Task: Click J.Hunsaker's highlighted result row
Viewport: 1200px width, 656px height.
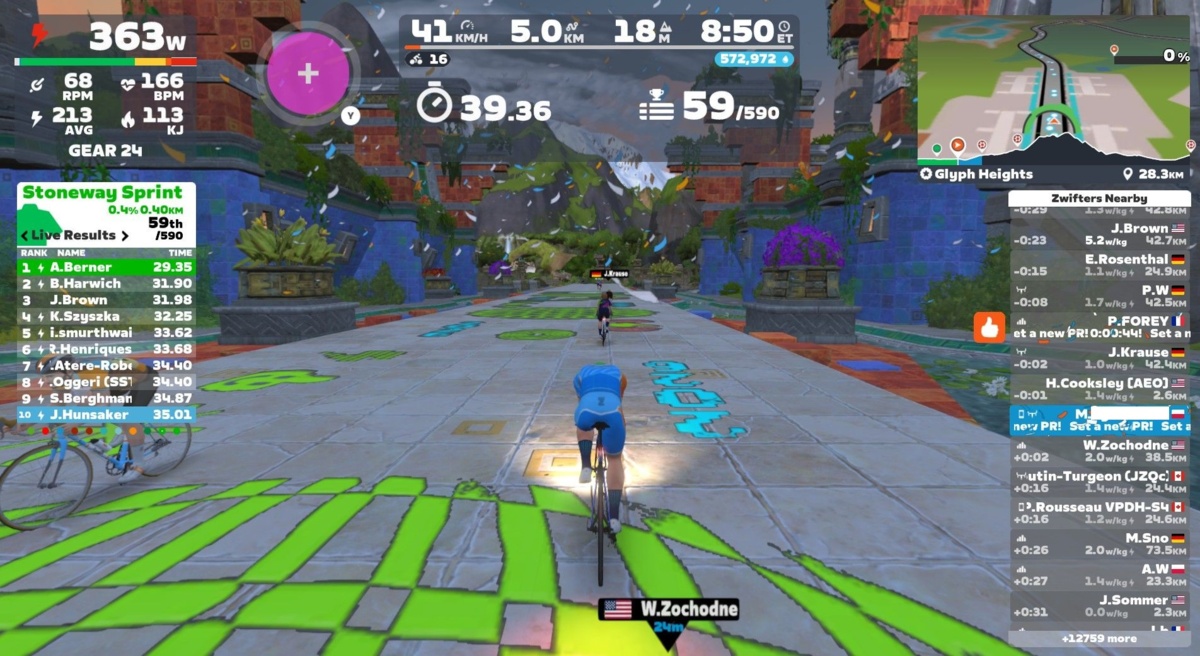Action: pos(106,414)
